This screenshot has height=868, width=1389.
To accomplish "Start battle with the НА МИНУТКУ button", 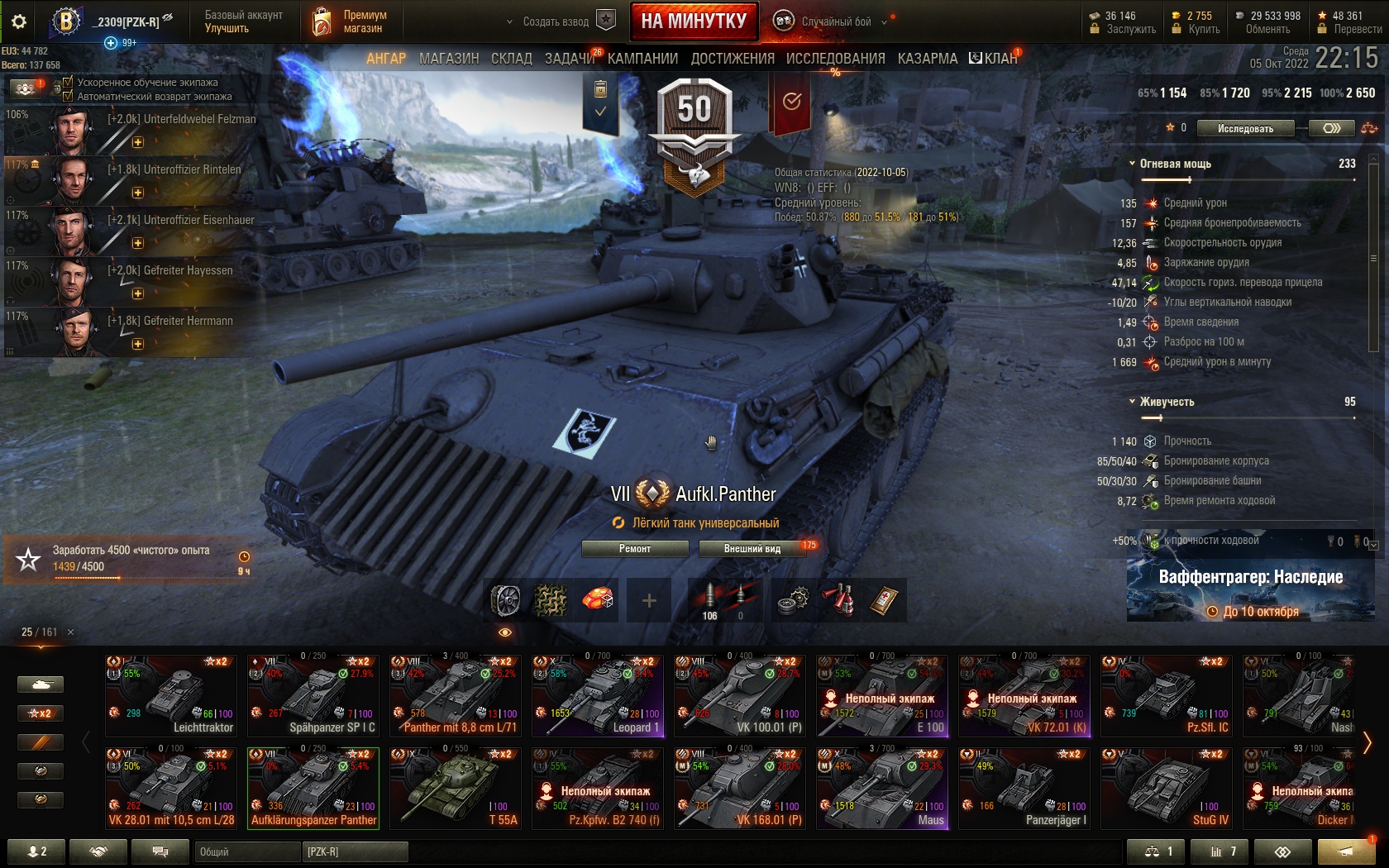I will click(694, 21).
